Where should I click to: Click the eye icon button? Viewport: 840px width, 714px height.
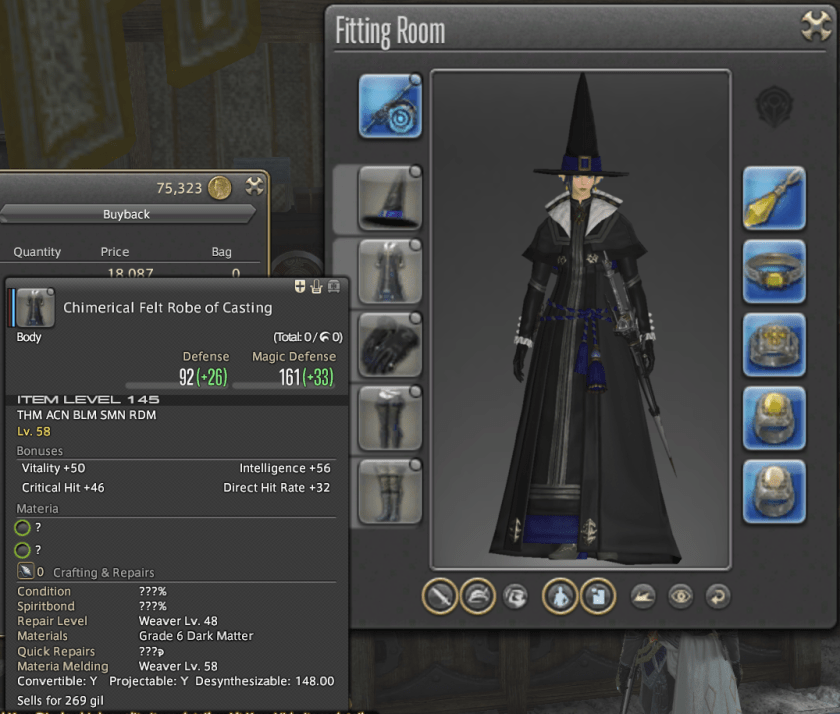[x=681, y=596]
